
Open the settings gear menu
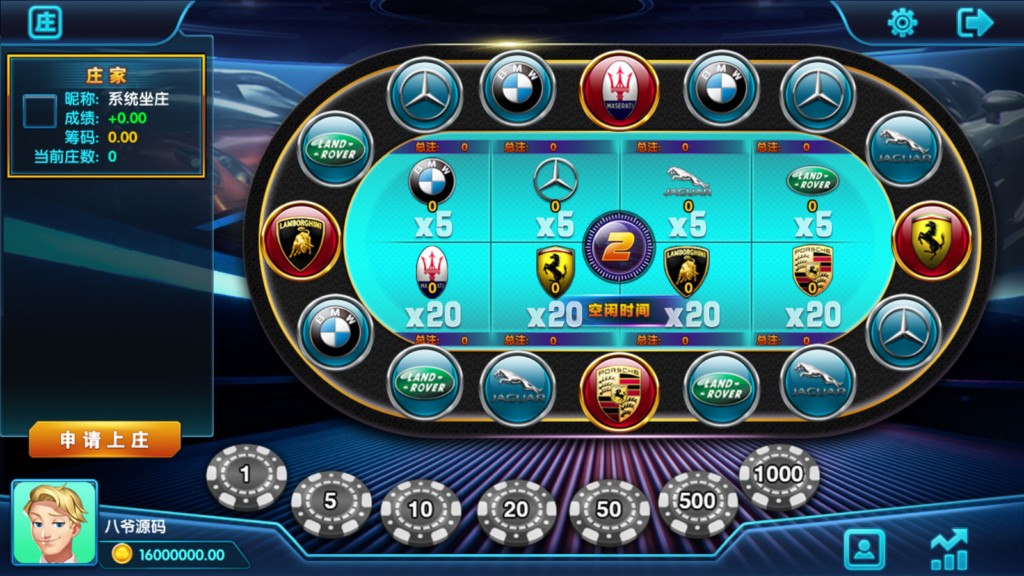(902, 22)
